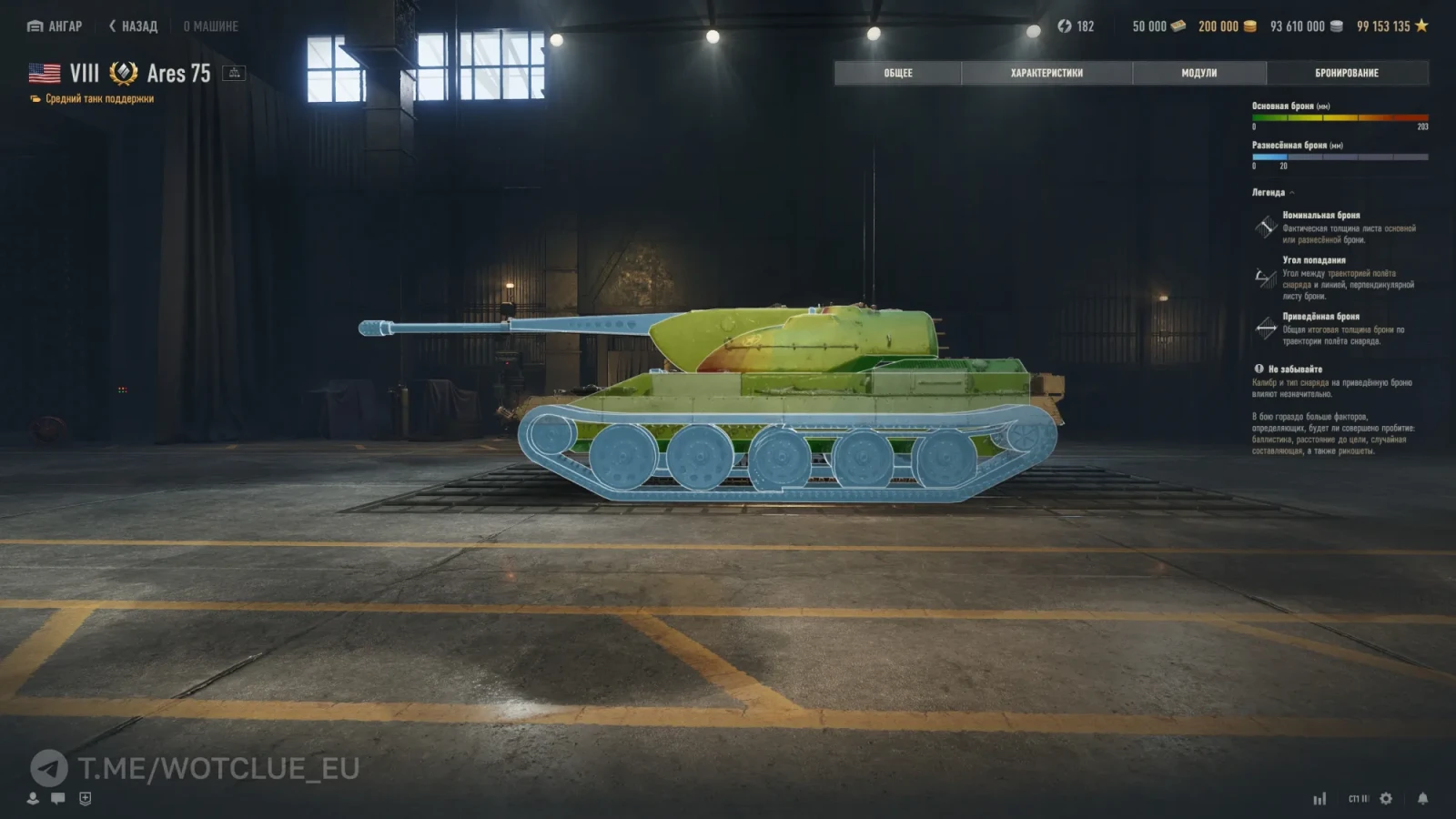Viewport: 1456px width, 819px height.
Task: Click the 182 premium days counter
Action: point(1076,26)
